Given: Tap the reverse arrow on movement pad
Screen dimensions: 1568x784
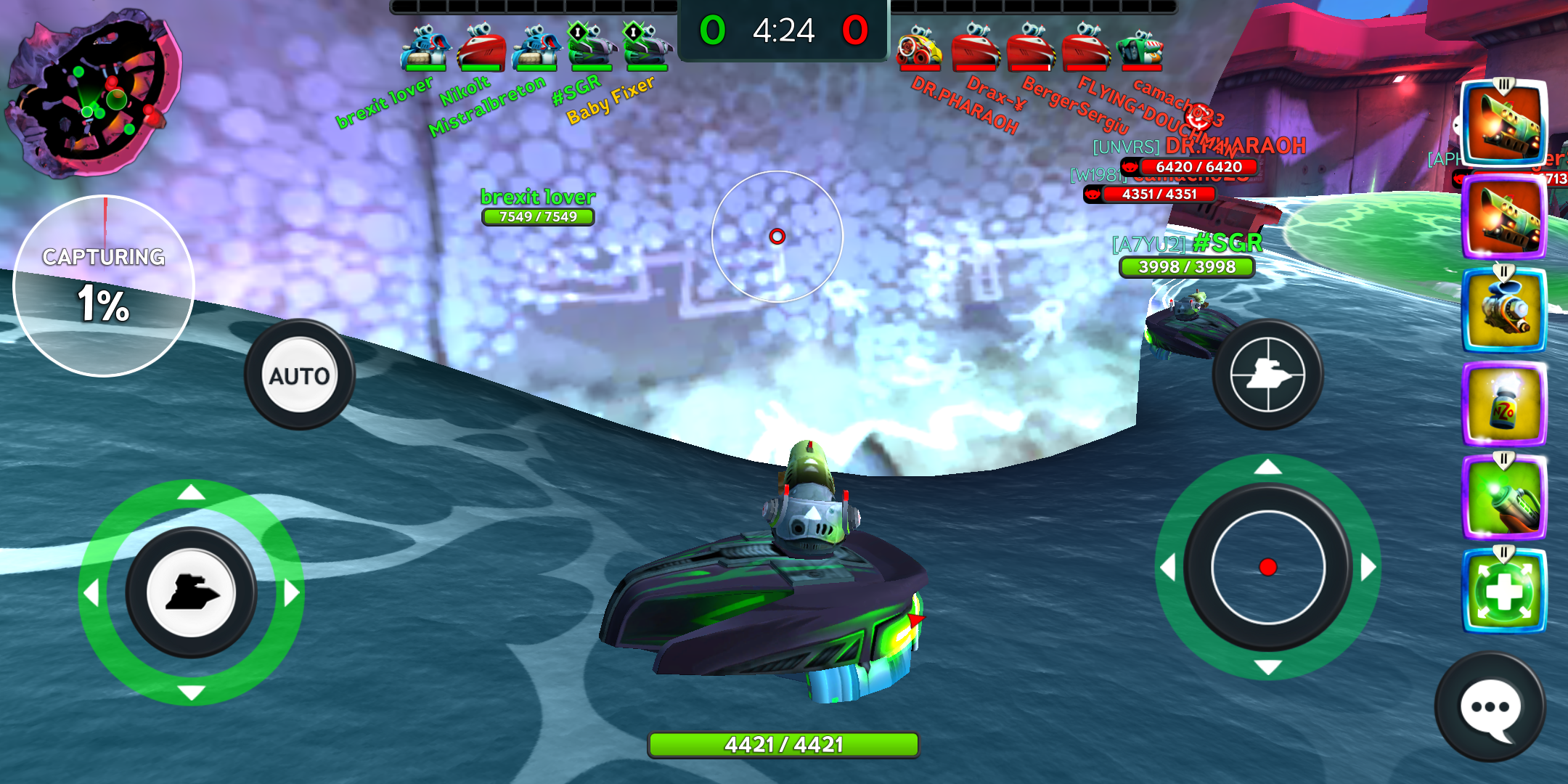Looking at the screenshot, I should coord(191,693).
